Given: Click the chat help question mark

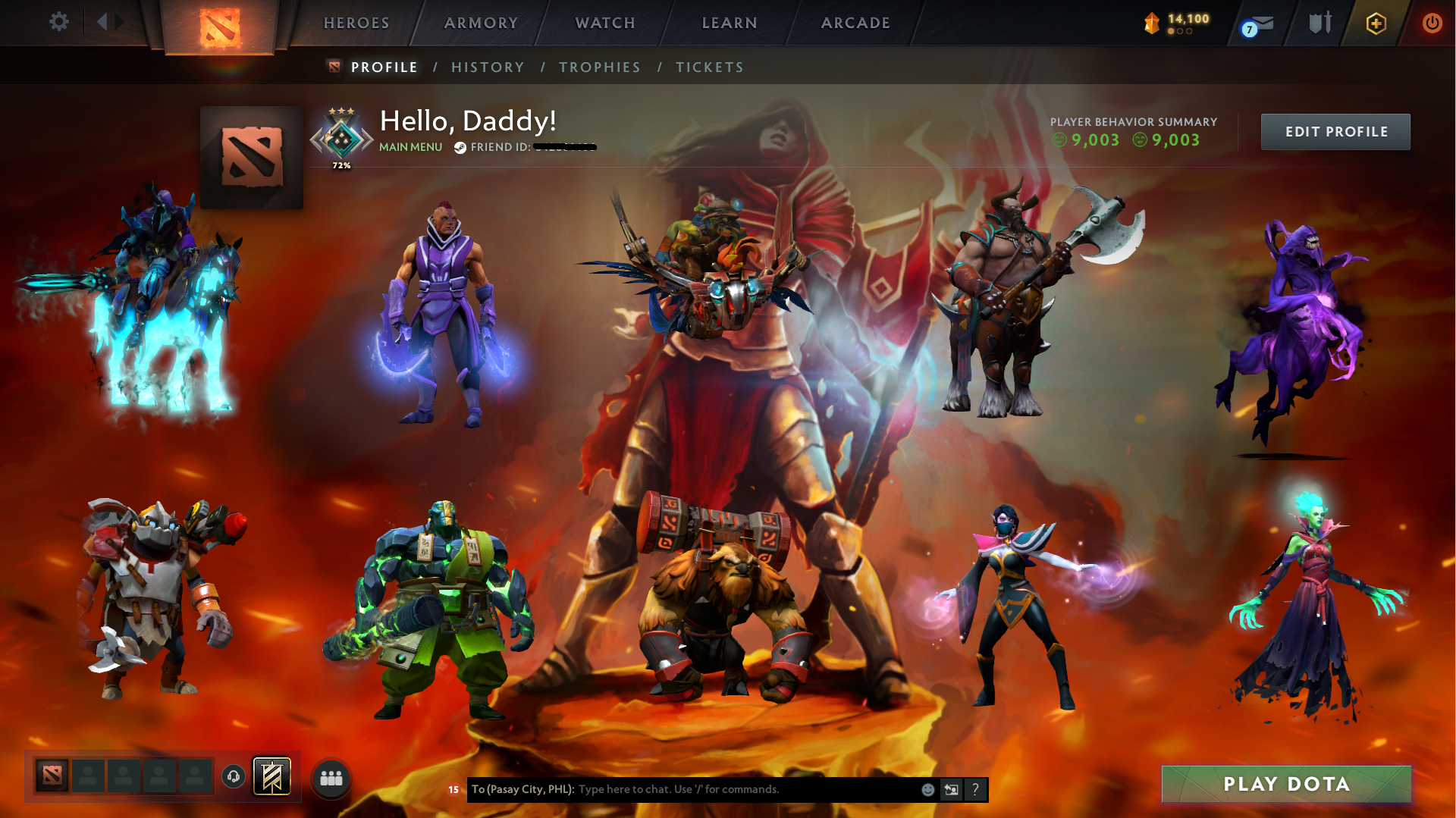Looking at the screenshot, I should pyautogui.click(x=976, y=790).
